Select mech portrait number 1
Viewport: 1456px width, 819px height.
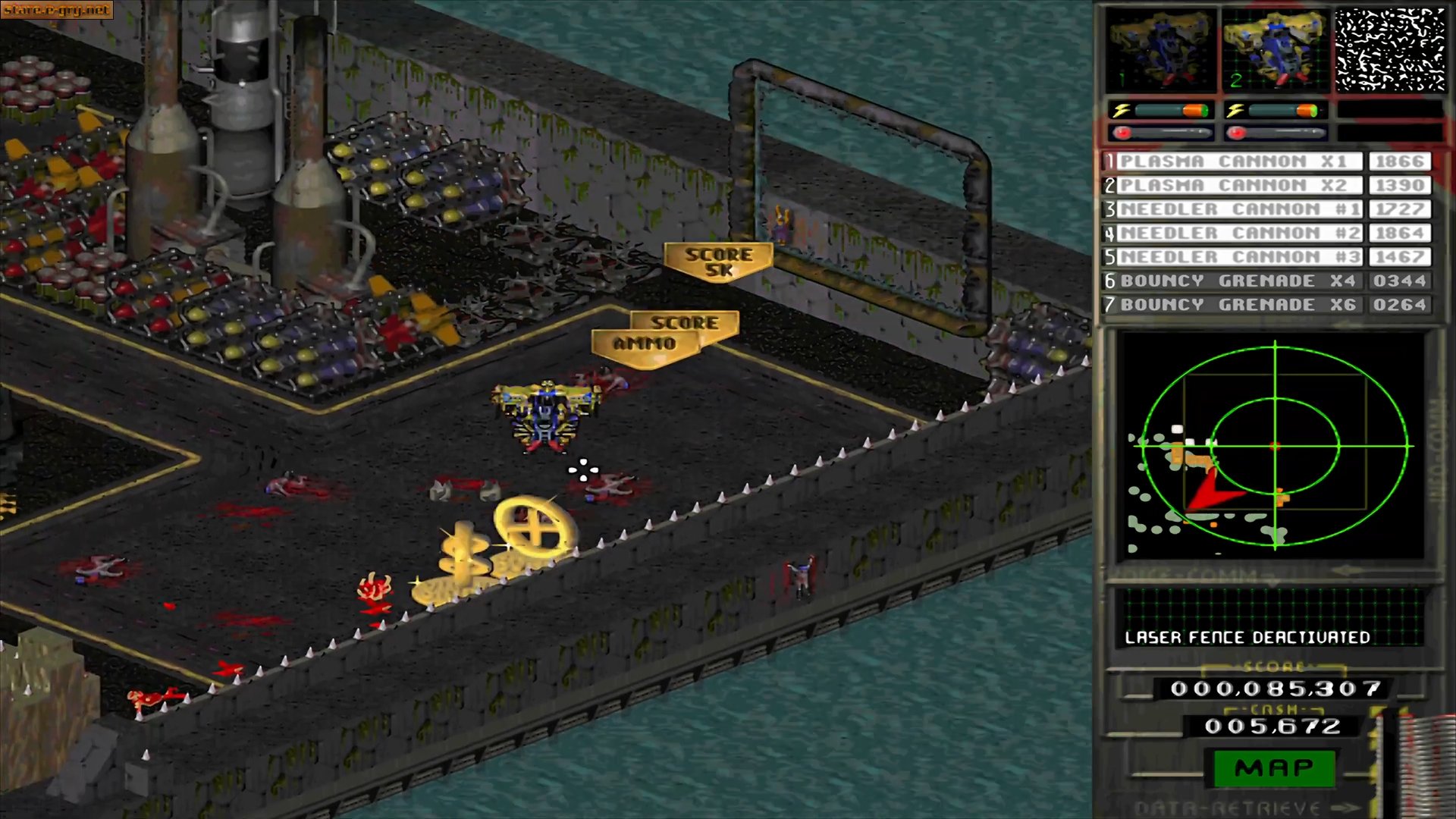click(1160, 50)
